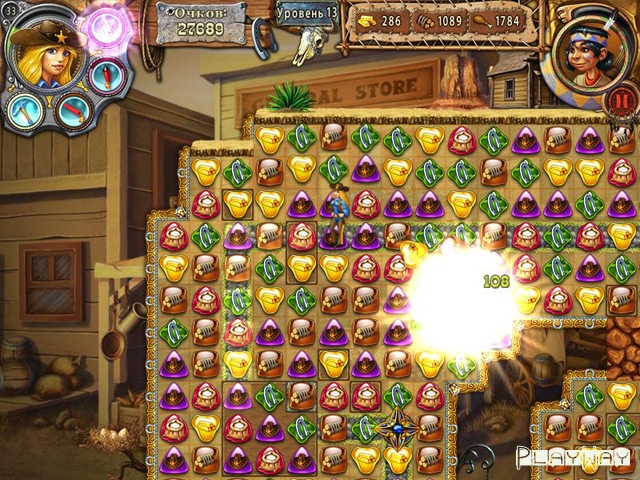Use the diagonal dynamite stick bonus

[x=71, y=111]
